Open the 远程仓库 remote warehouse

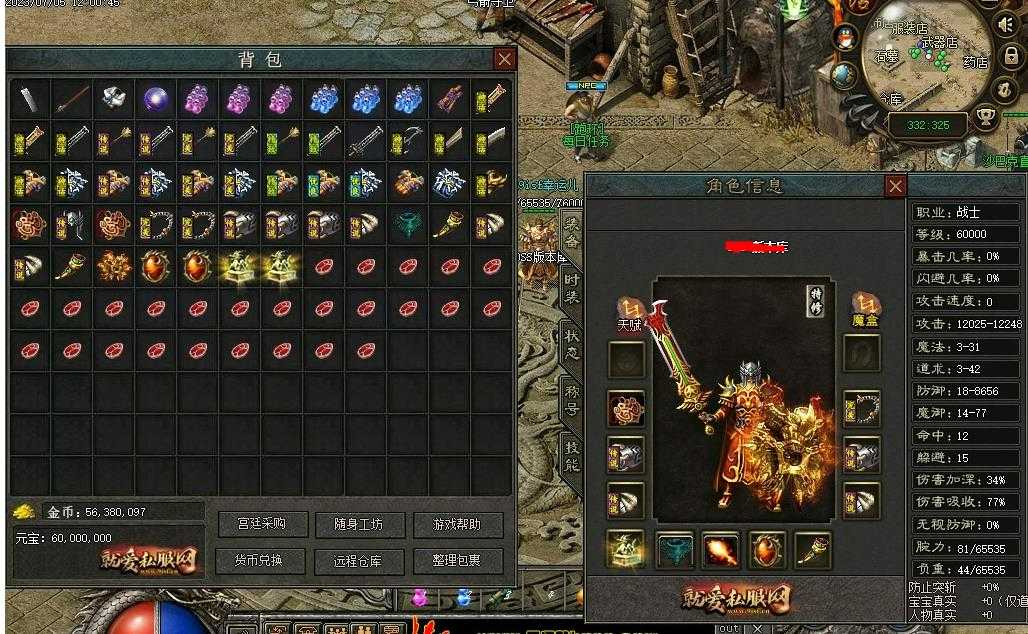click(360, 560)
